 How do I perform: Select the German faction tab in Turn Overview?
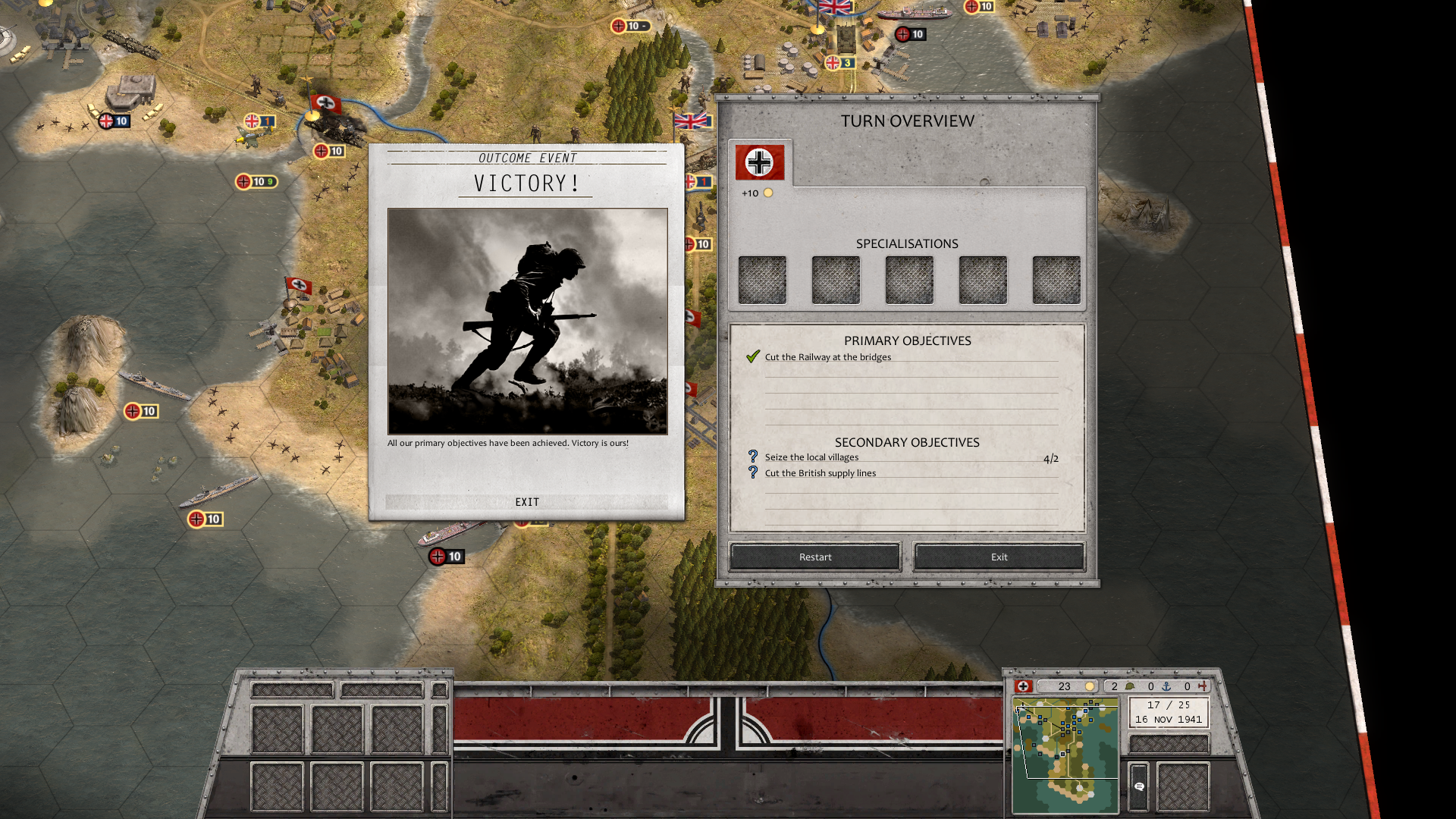coord(759,162)
